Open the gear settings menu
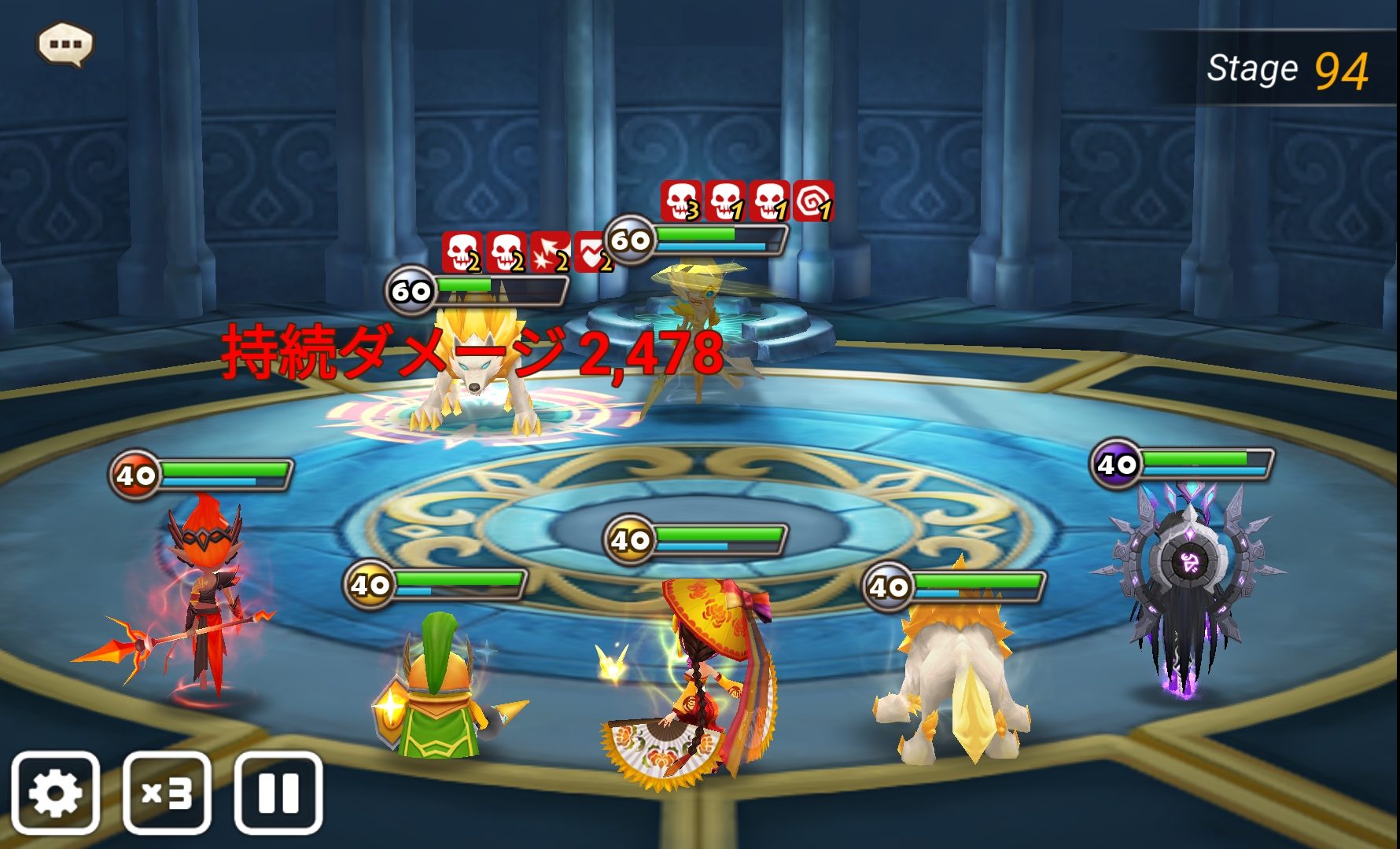The width and height of the screenshot is (1400, 849). click(55, 792)
